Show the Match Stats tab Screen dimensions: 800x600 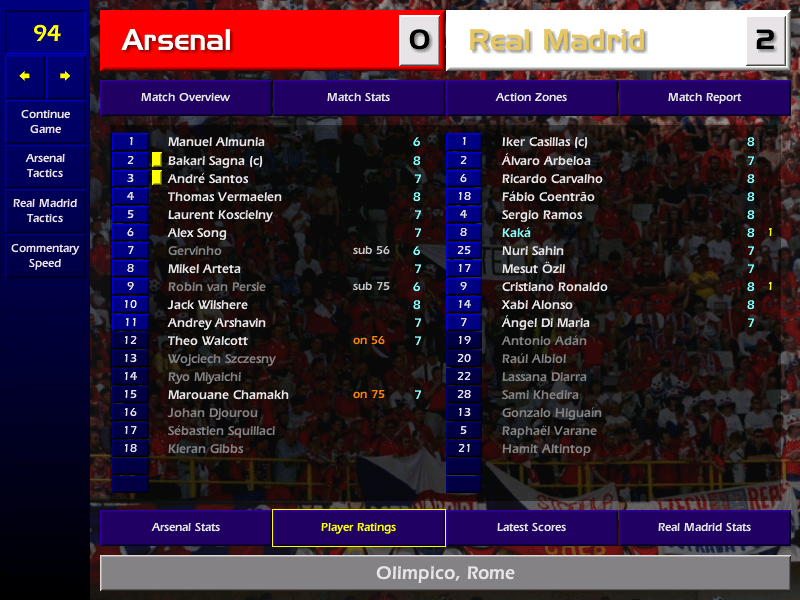(x=358, y=97)
